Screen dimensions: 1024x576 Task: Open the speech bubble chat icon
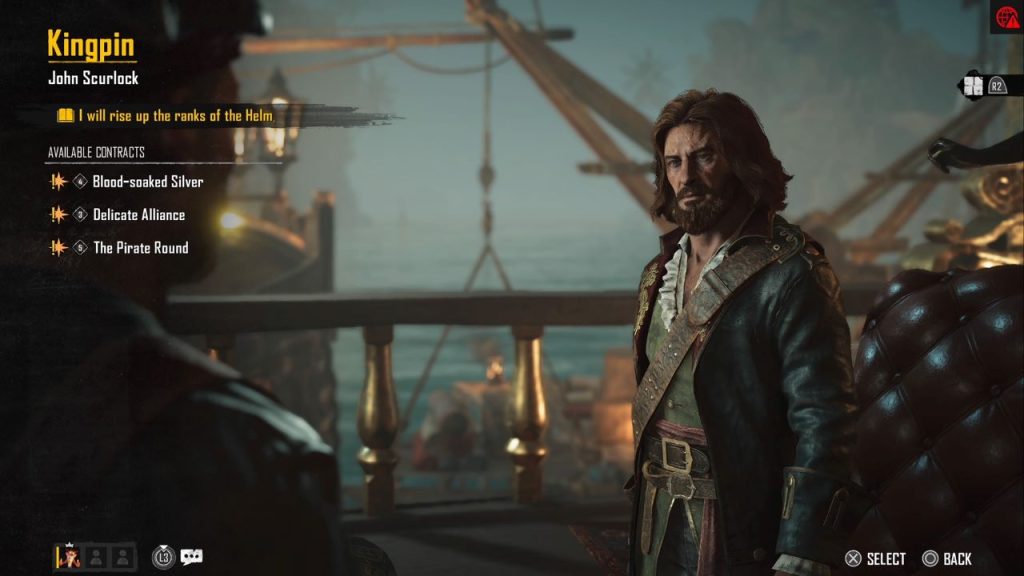pos(191,557)
